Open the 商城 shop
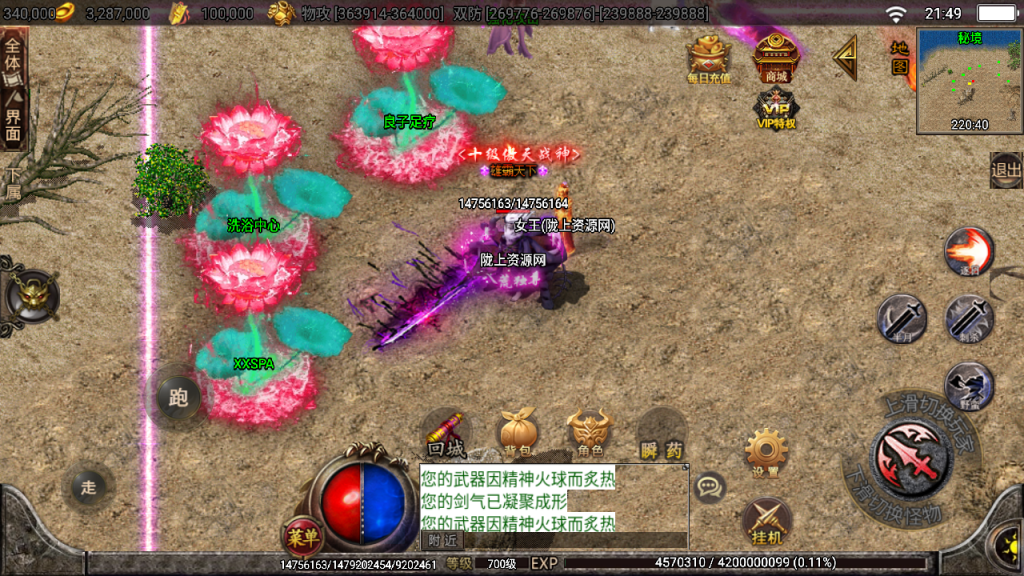This screenshot has height=576, width=1024. (x=775, y=57)
